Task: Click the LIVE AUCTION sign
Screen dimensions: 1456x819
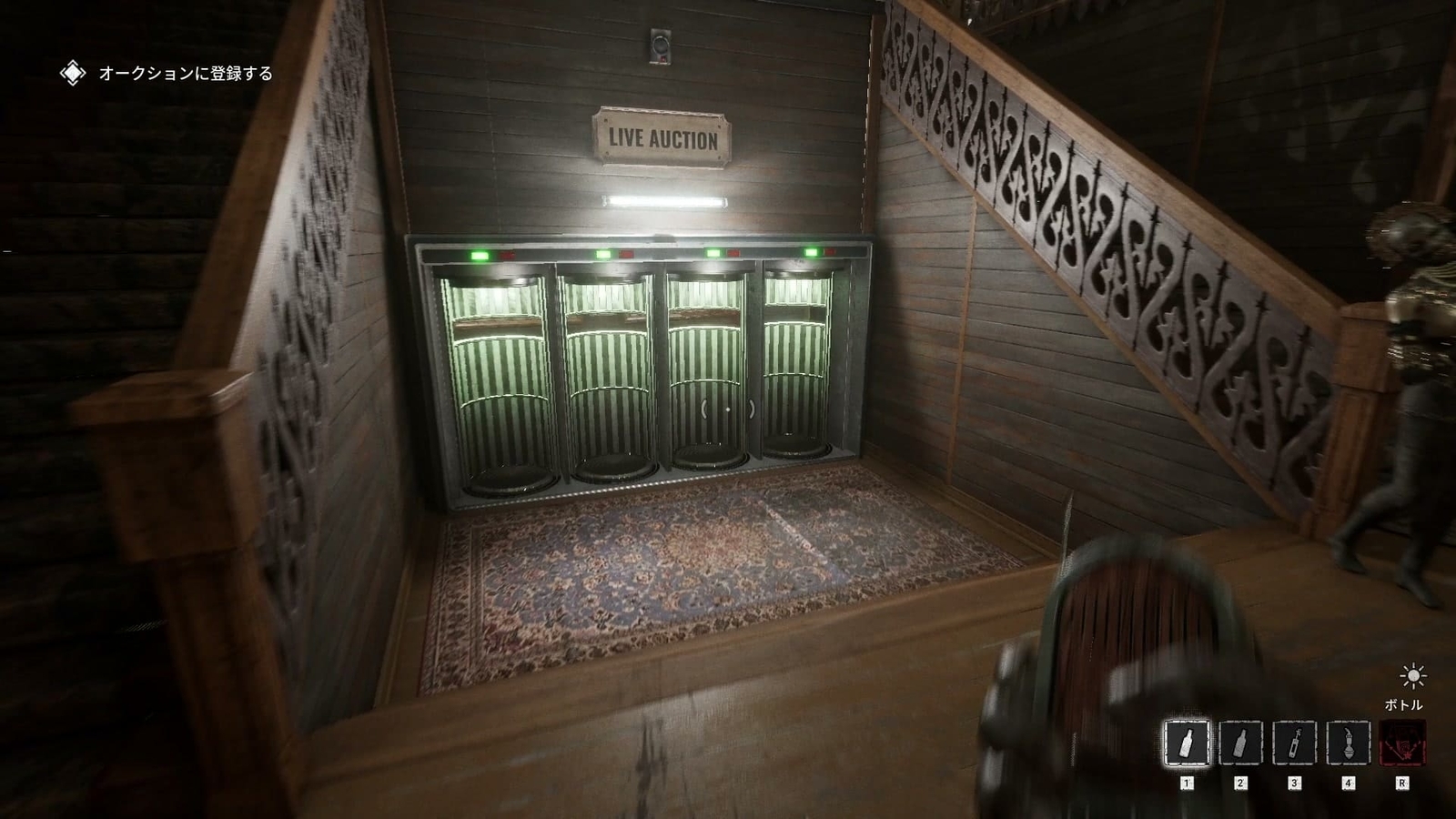Action: click(x=663, y=139)
